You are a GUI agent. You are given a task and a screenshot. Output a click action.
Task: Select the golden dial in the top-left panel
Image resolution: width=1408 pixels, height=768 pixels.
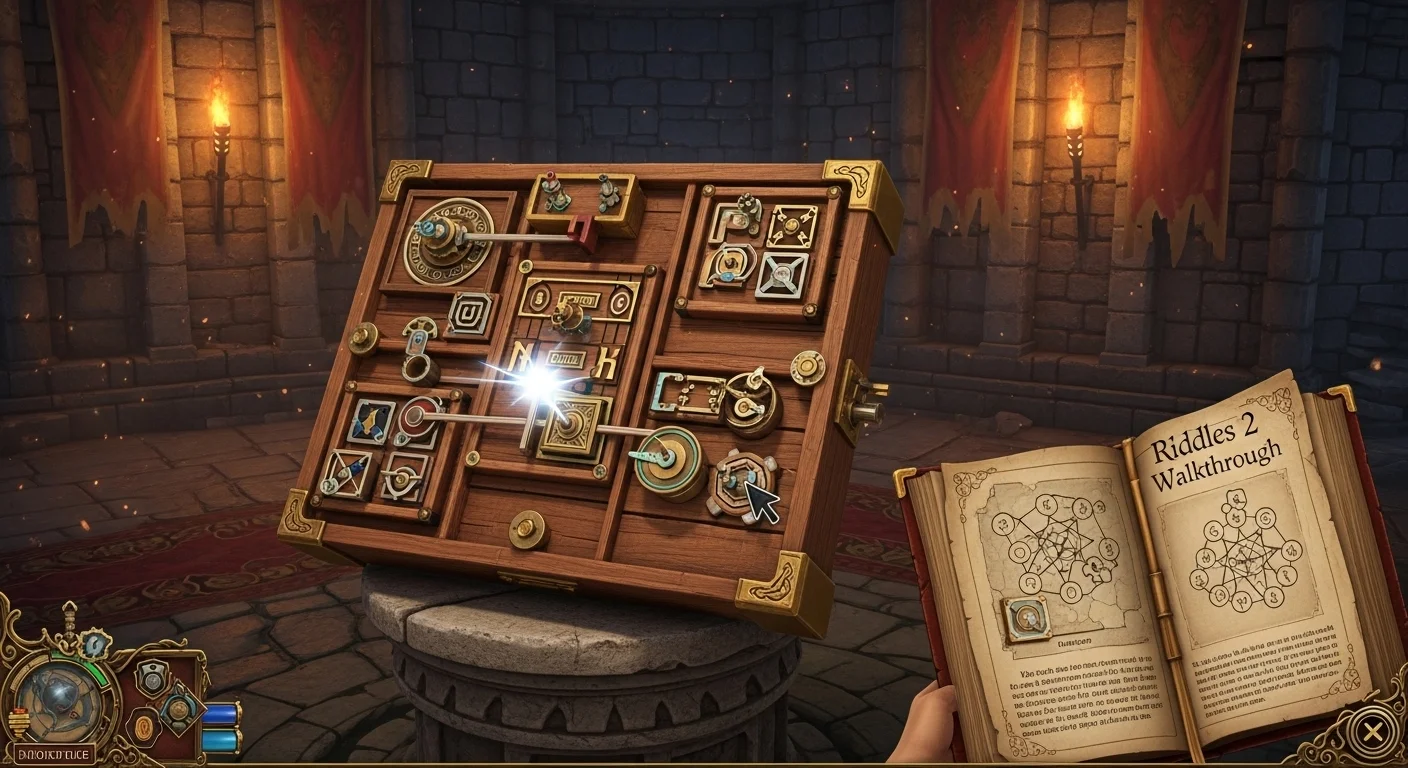point(450,240)
